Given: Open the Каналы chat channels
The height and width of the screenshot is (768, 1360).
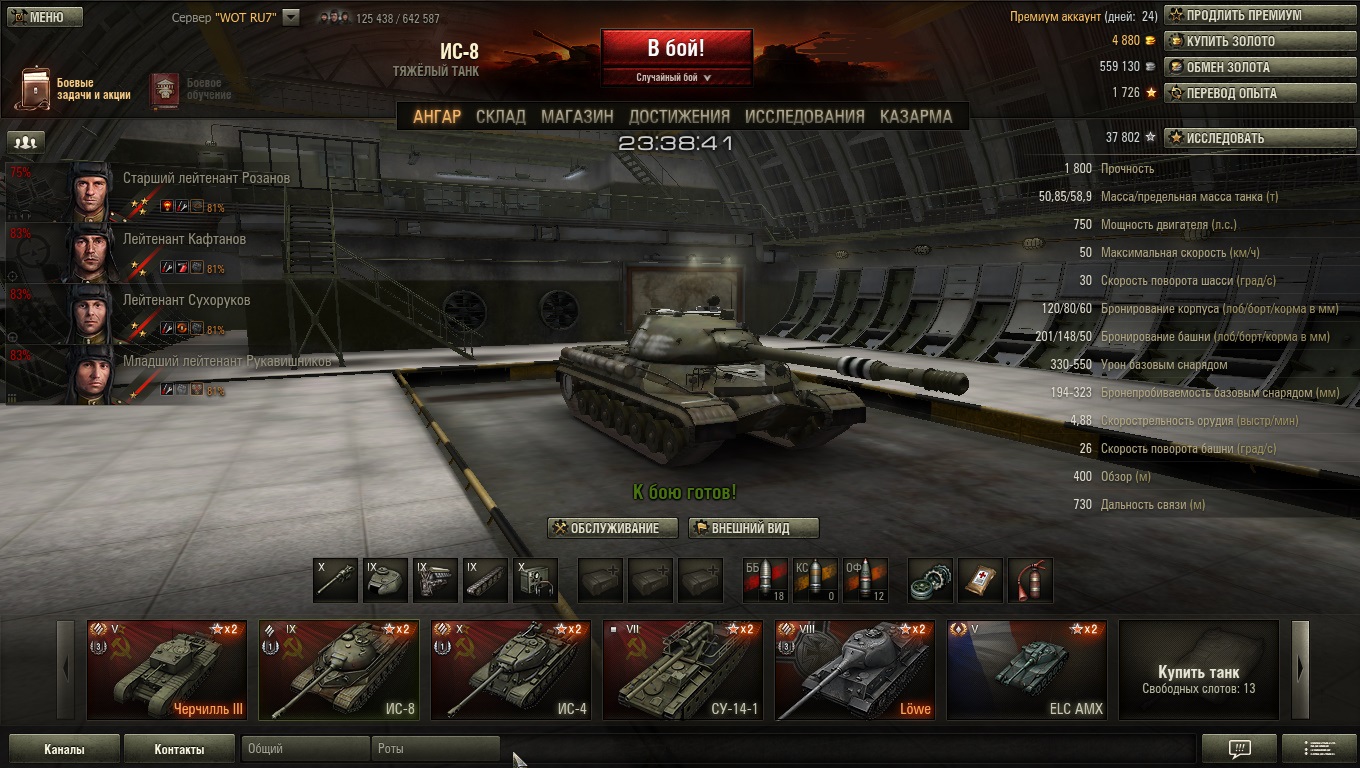Looking at the screenshot, I should click(x=64, y=749).
